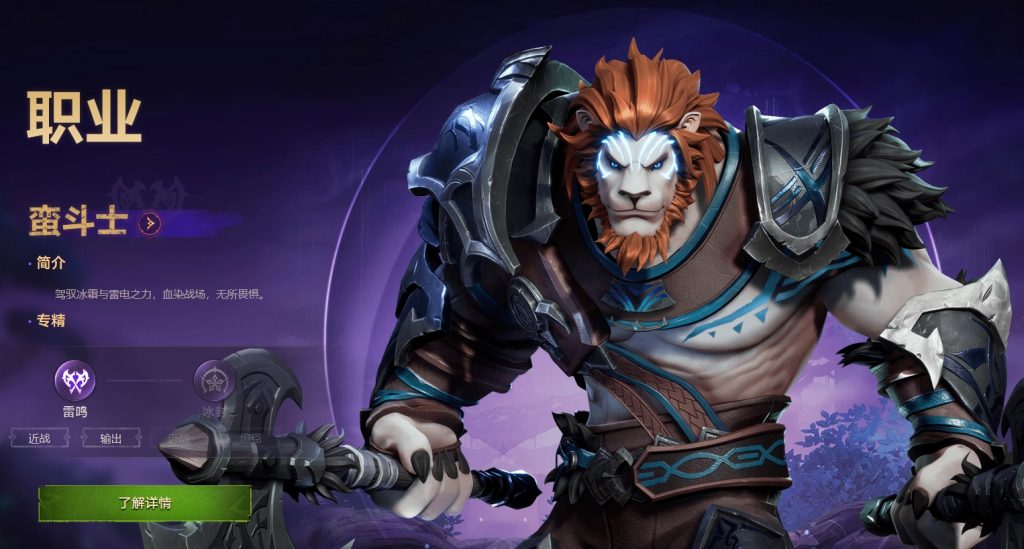1024x549 pixels.
Task: Click the arrow icon beside 蛮斗士
Action: [149, 222]
